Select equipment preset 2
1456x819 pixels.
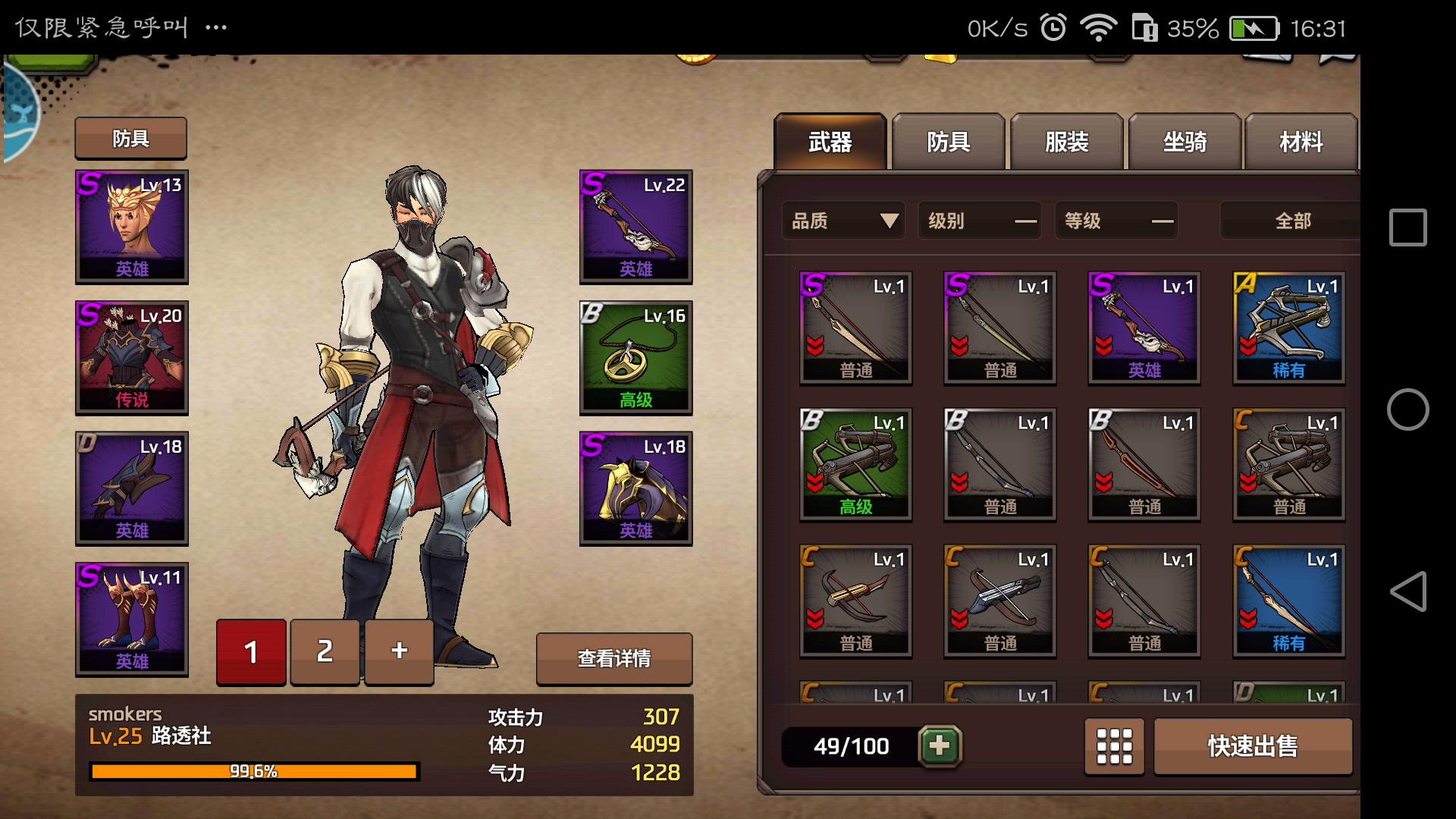(x=325, y=651)
